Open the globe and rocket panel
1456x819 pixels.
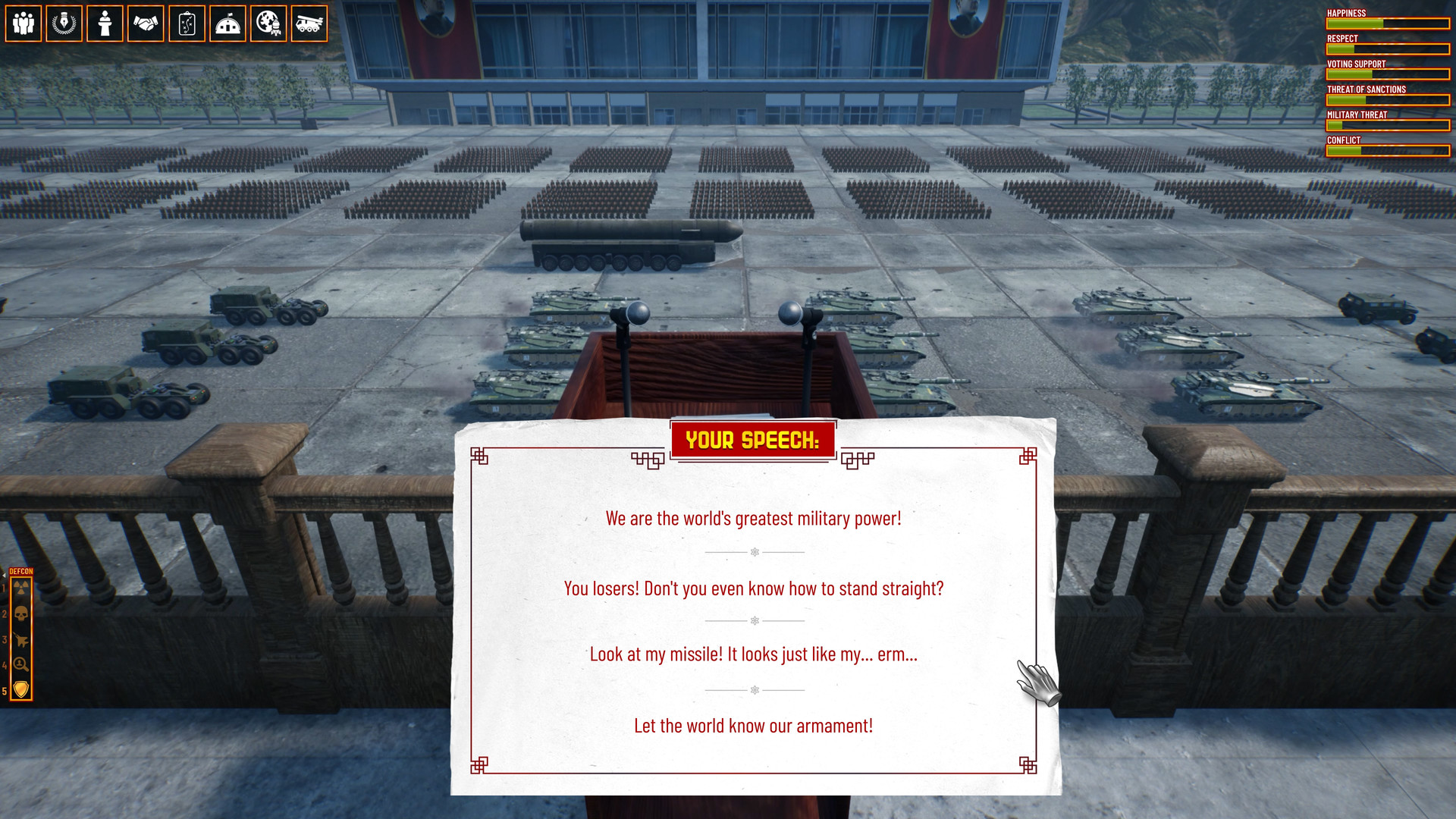268,24
